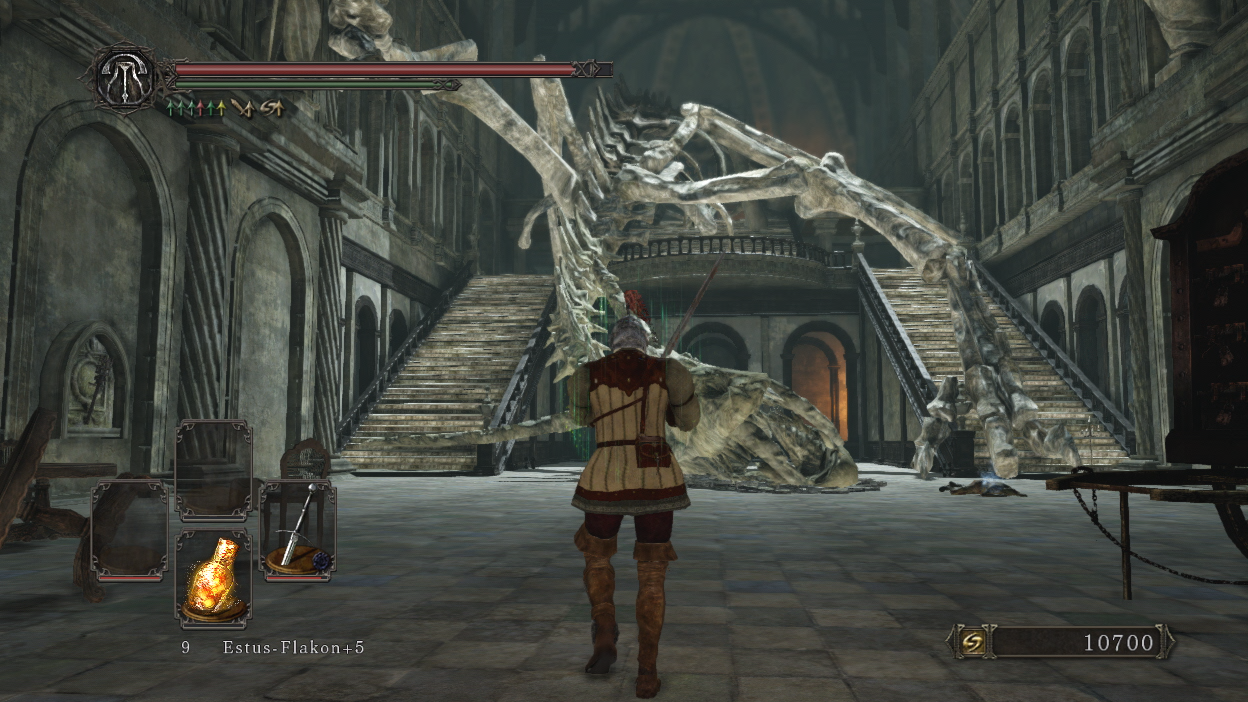
Task: Click the bell emblem beside the health bar
Action: [x=125, y=77]
